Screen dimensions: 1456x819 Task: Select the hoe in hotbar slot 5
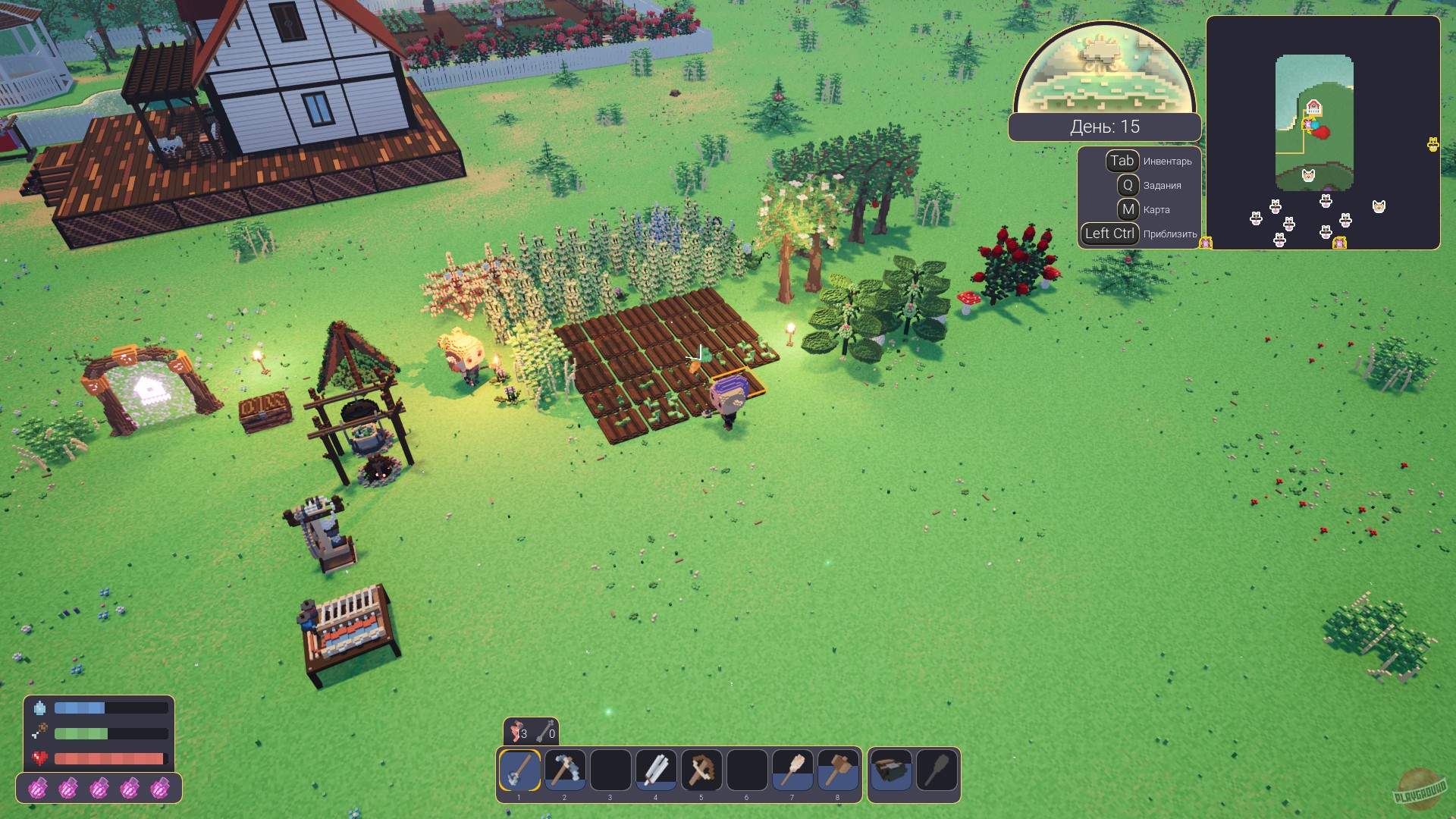pos(701,770)
